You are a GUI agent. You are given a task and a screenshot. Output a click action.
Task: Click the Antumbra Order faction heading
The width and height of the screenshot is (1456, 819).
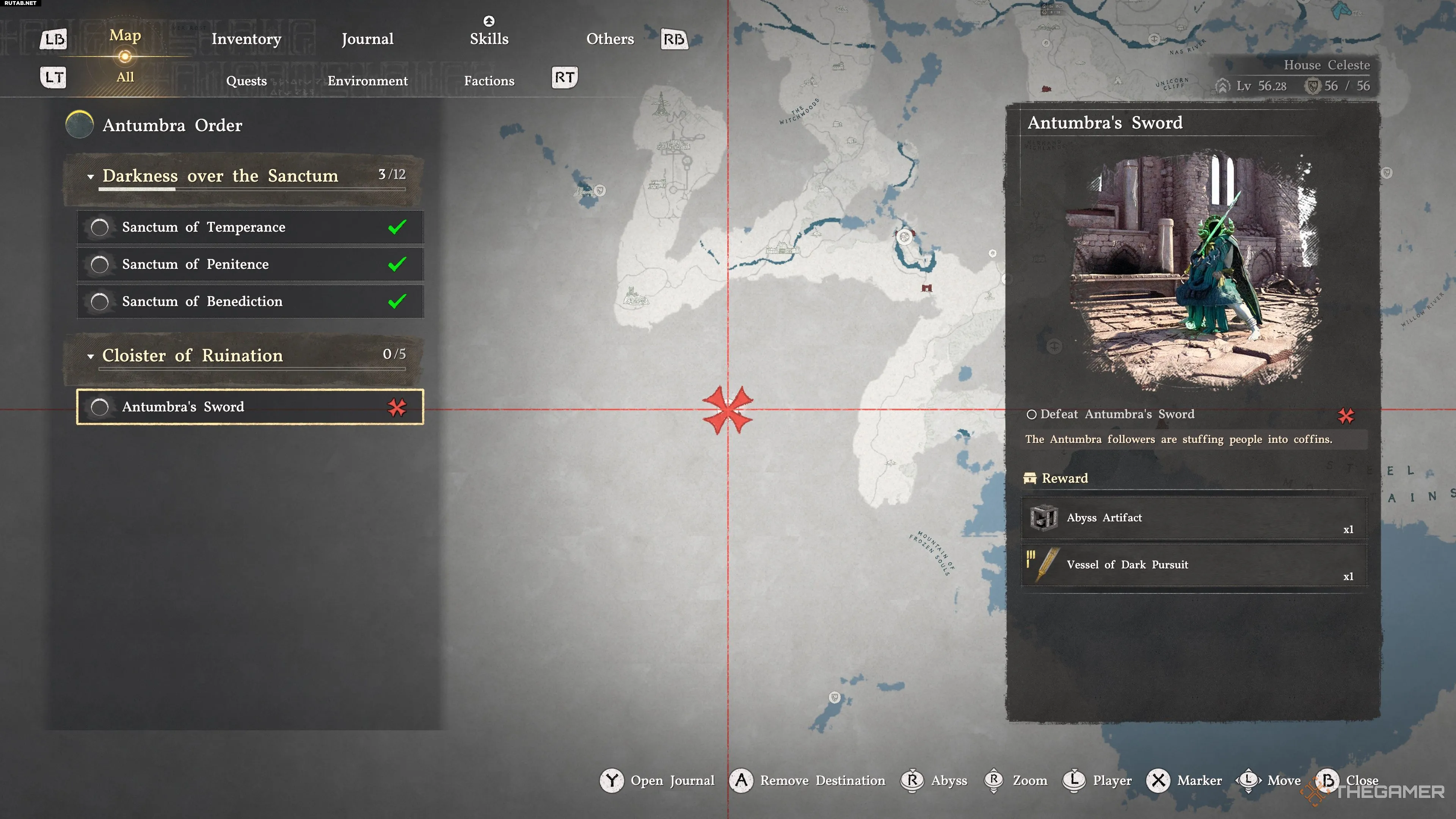[x=172, y=125]
